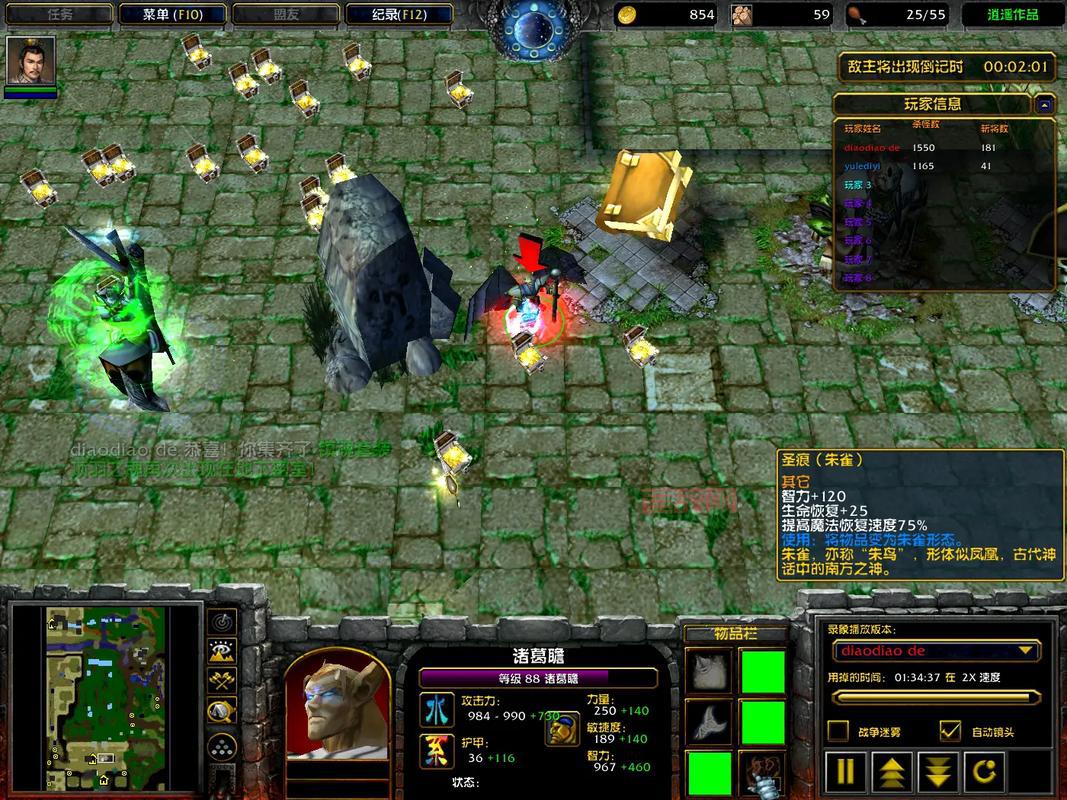Open the 纪录 (F12) log

[398, 14]
